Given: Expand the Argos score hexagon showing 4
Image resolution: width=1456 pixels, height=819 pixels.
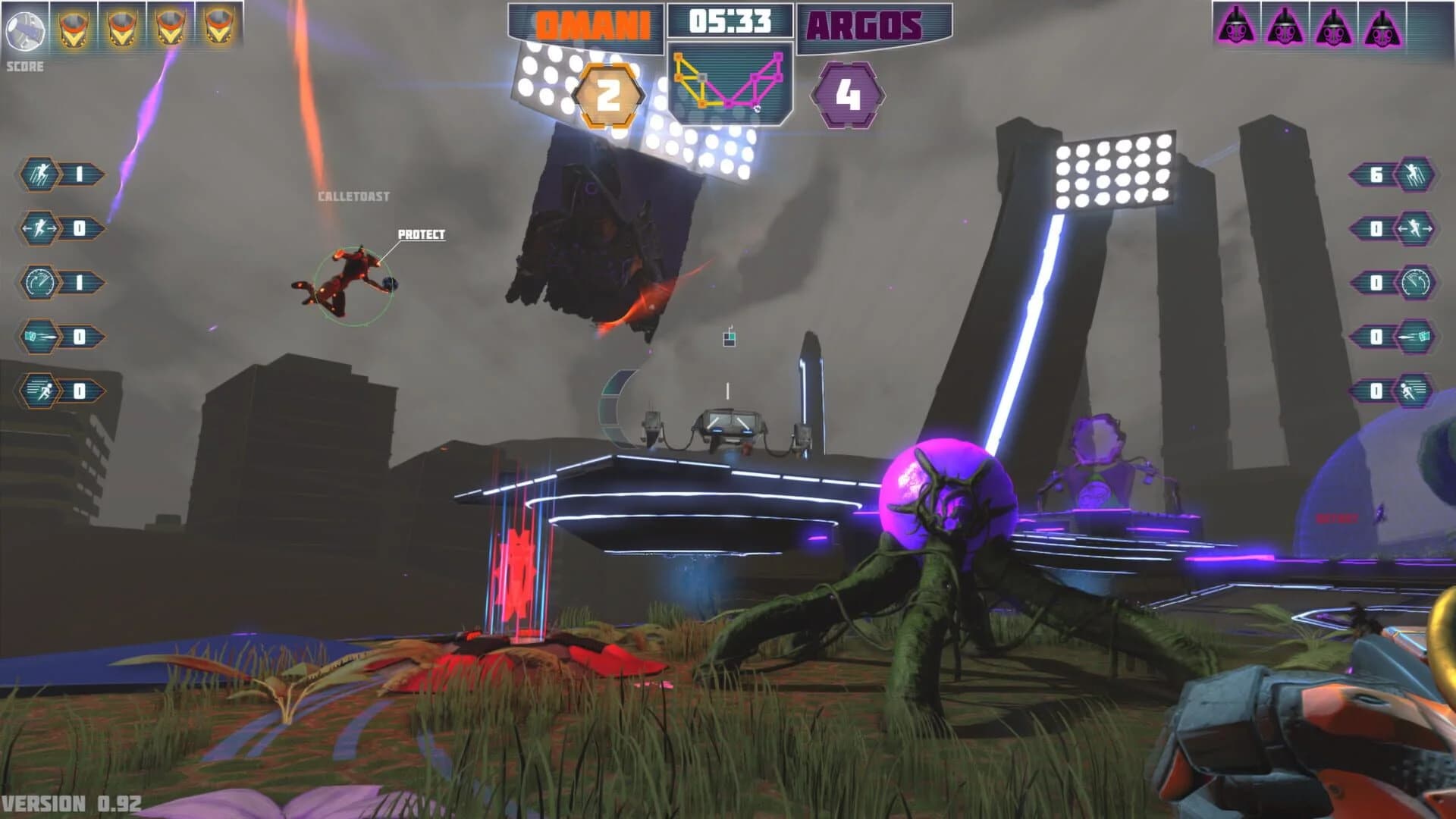Looking at the screenshot, I should point(849,96).
